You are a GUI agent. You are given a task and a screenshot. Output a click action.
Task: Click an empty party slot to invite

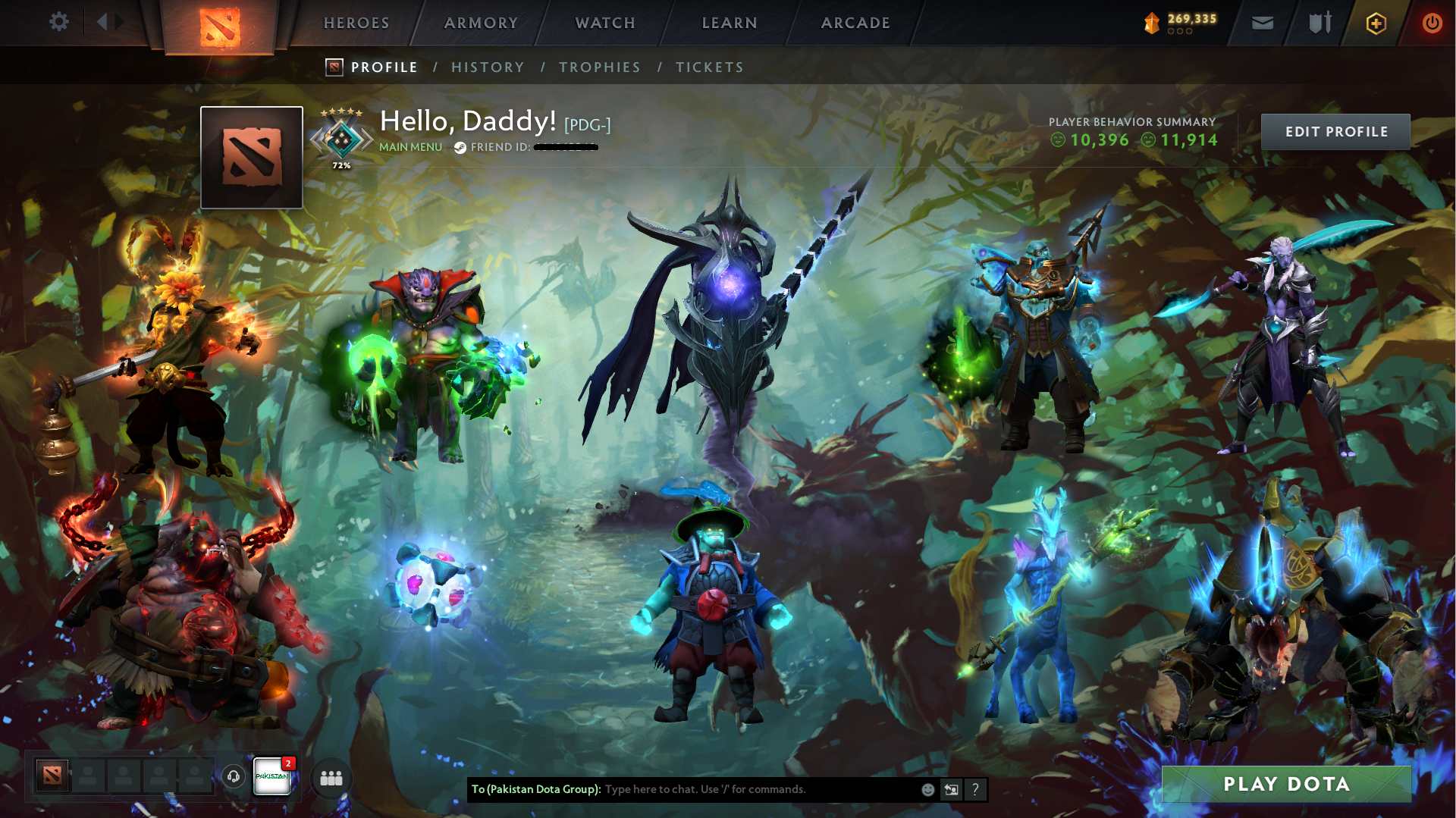tap(89, 776)
